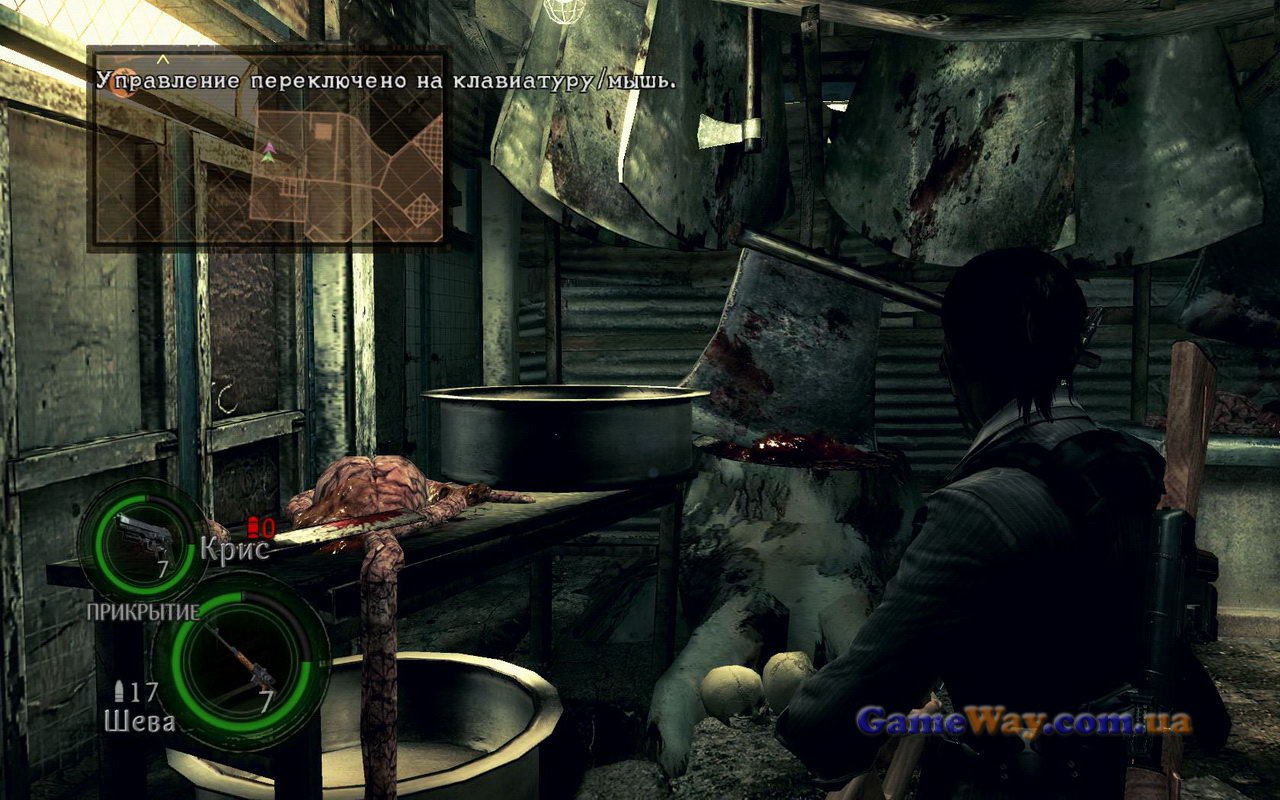Open the GameWay.com.ua watermark link
Viewport: 1280px width, 800px height.
pyautogui.click(x=1024, y=721)
